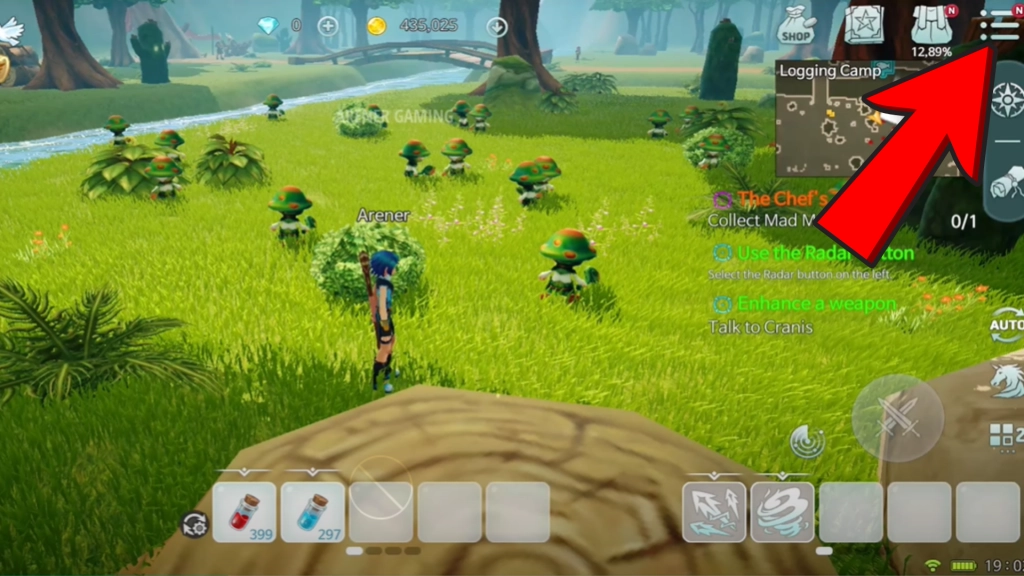Select the Use the Radar Button quest
Image resolution: width=1024 pixels, height=576 pixels.
pyautogui.click(x=812, y=255)
